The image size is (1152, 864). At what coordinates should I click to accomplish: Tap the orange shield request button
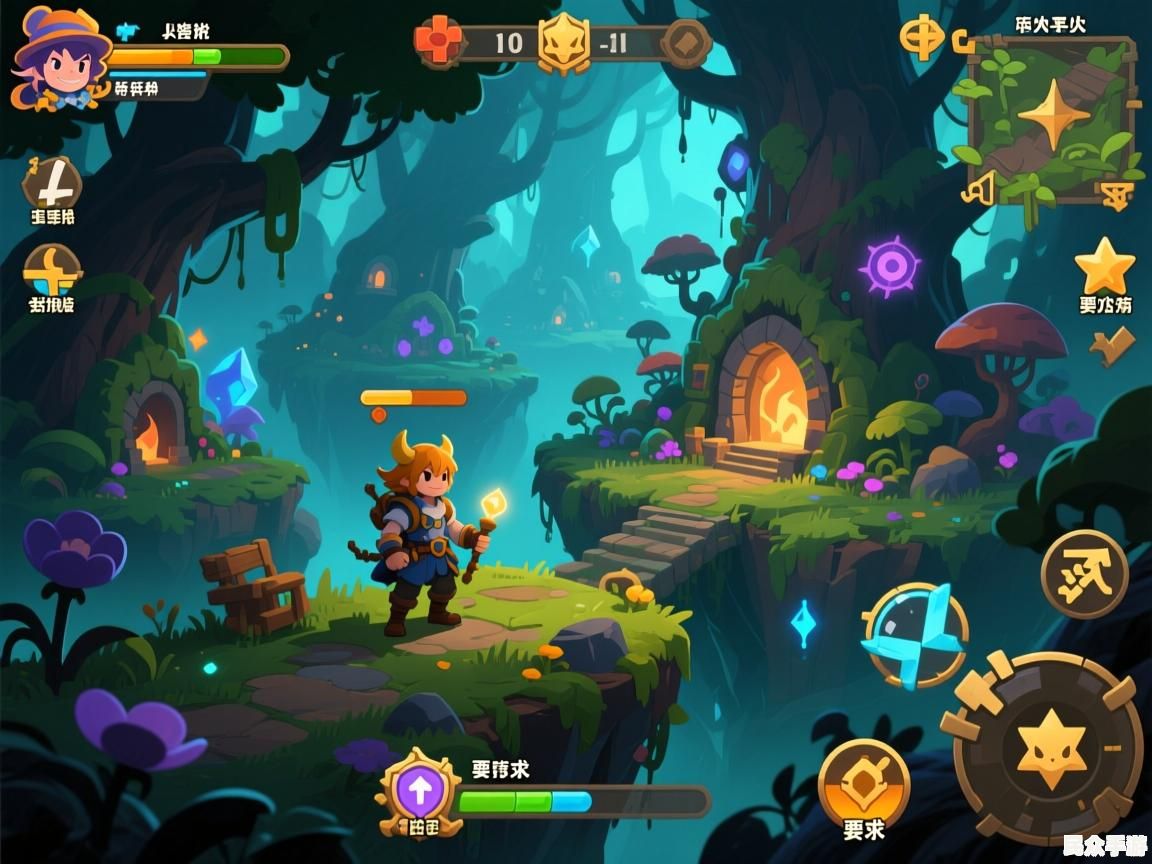863,786
